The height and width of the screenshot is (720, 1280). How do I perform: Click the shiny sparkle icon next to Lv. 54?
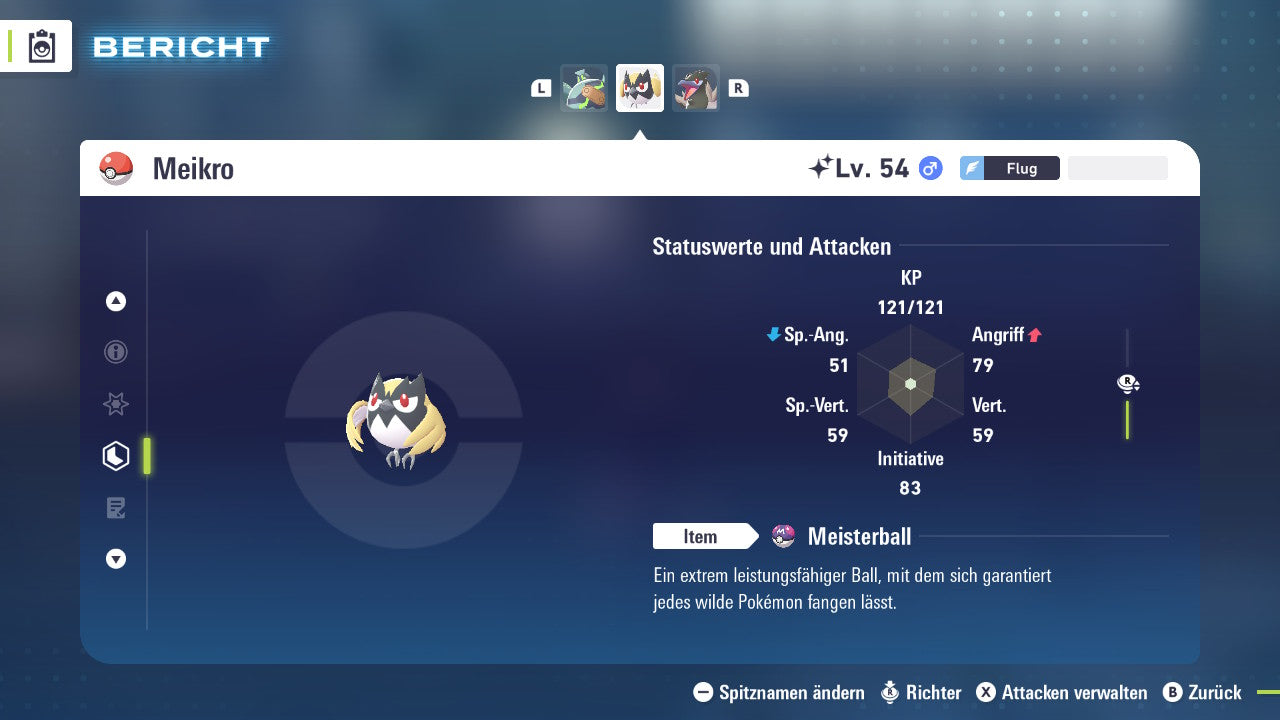tap(820, 167)
